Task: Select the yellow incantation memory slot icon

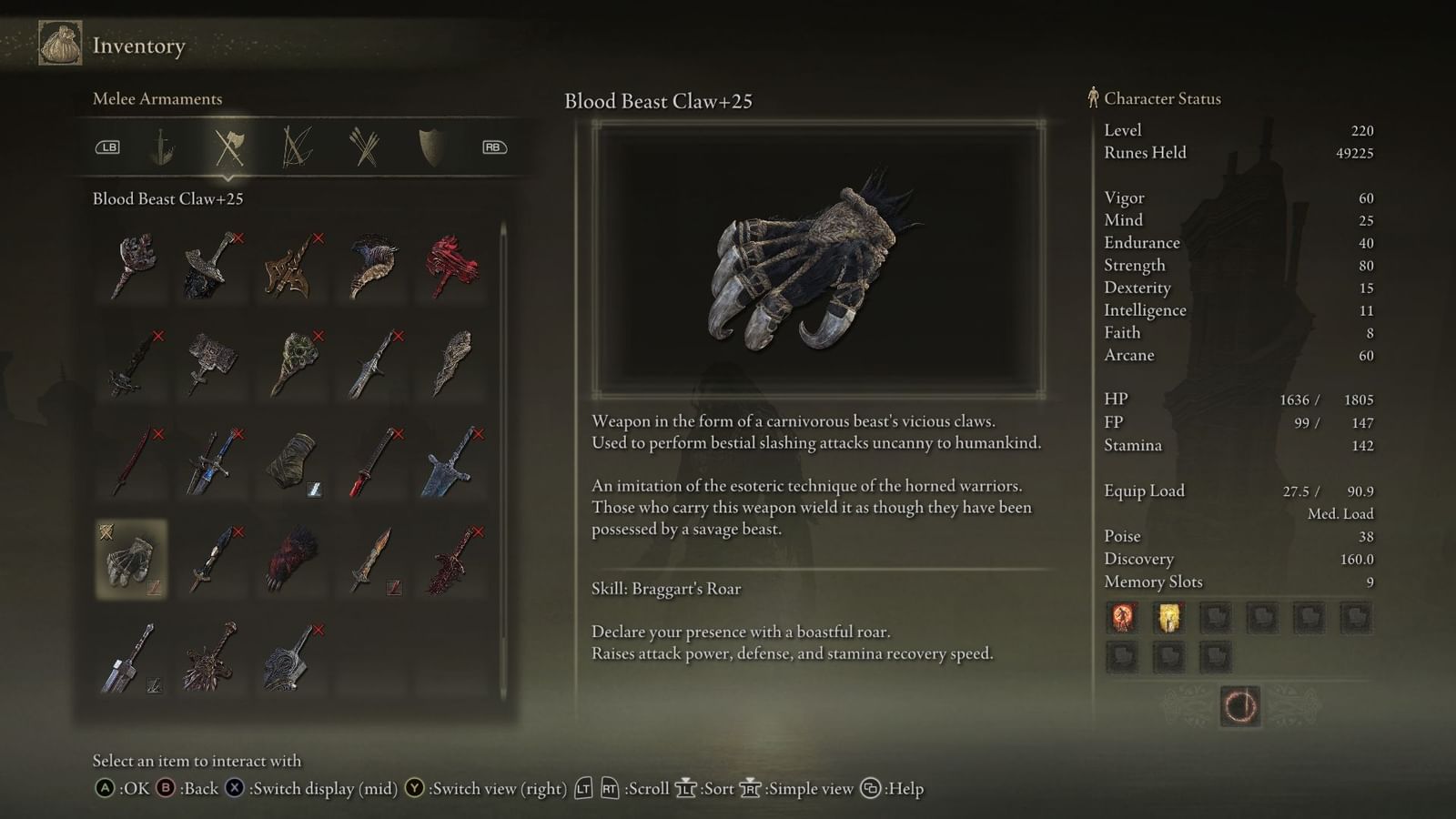Action: pos(1169,618)
